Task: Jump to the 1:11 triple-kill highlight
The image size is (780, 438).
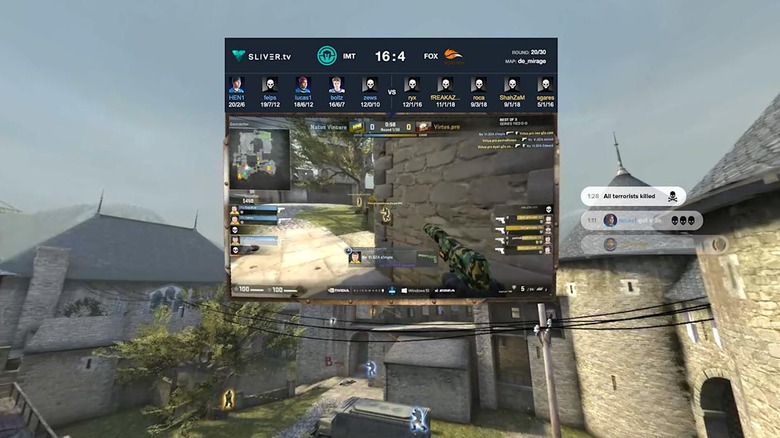Action: pos(639,220)
